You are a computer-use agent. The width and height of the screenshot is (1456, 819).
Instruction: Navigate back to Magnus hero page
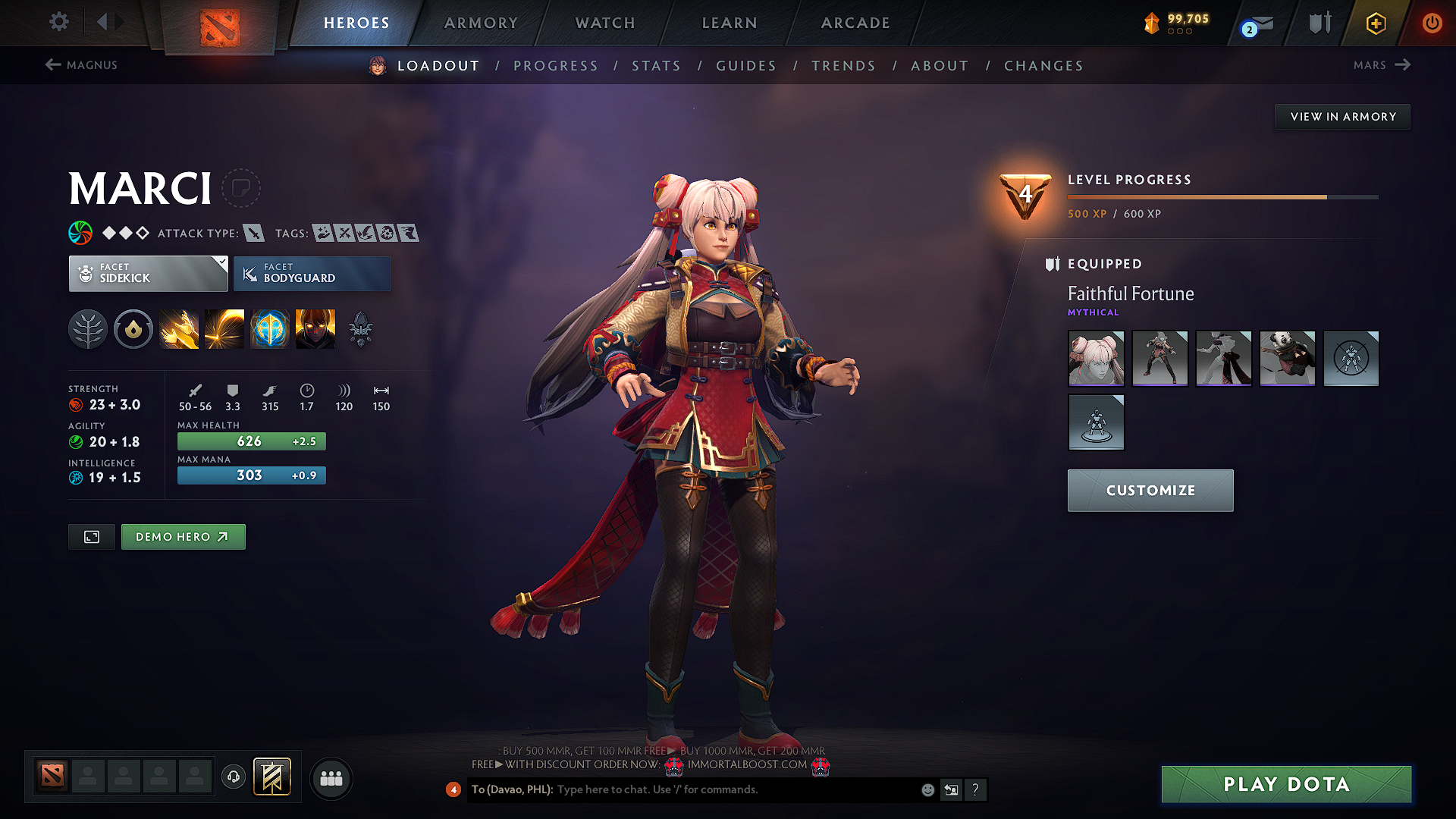point(83,64)
